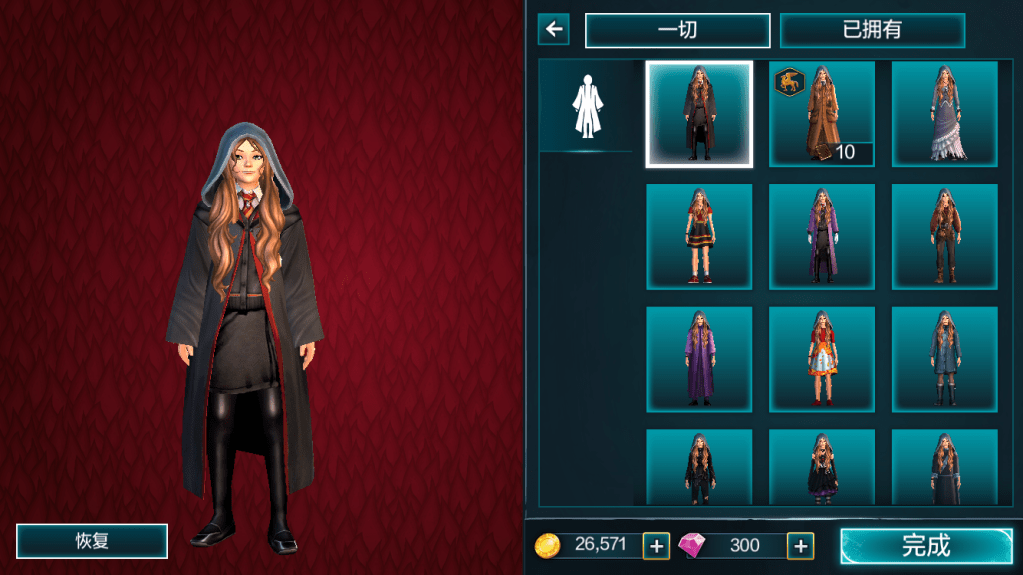Go back with the arrow button
Screen dimensions: 1023x575
(x=553, y=29)
